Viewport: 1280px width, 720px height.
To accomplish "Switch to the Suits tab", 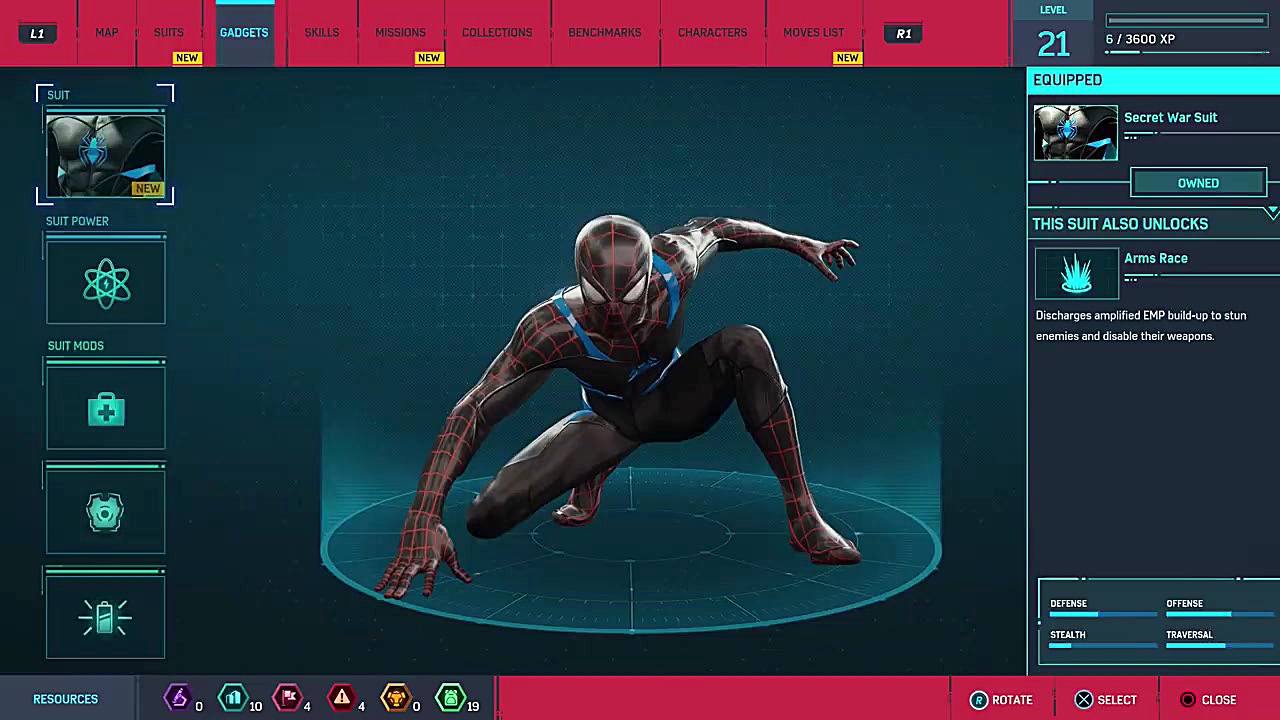I will coord(168,33).
